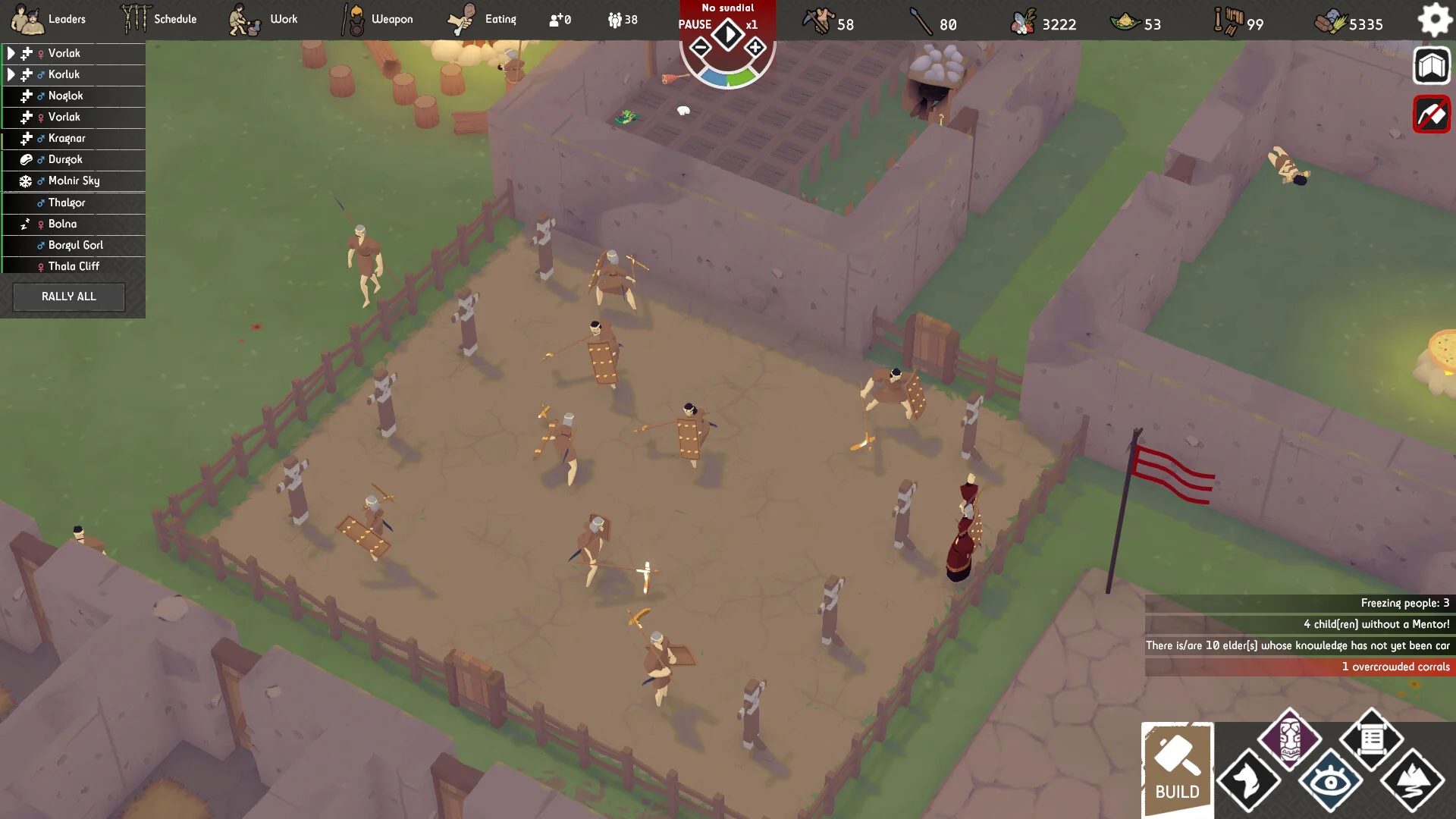
Task: Open the Schedule panel
Action: [159, 19]
